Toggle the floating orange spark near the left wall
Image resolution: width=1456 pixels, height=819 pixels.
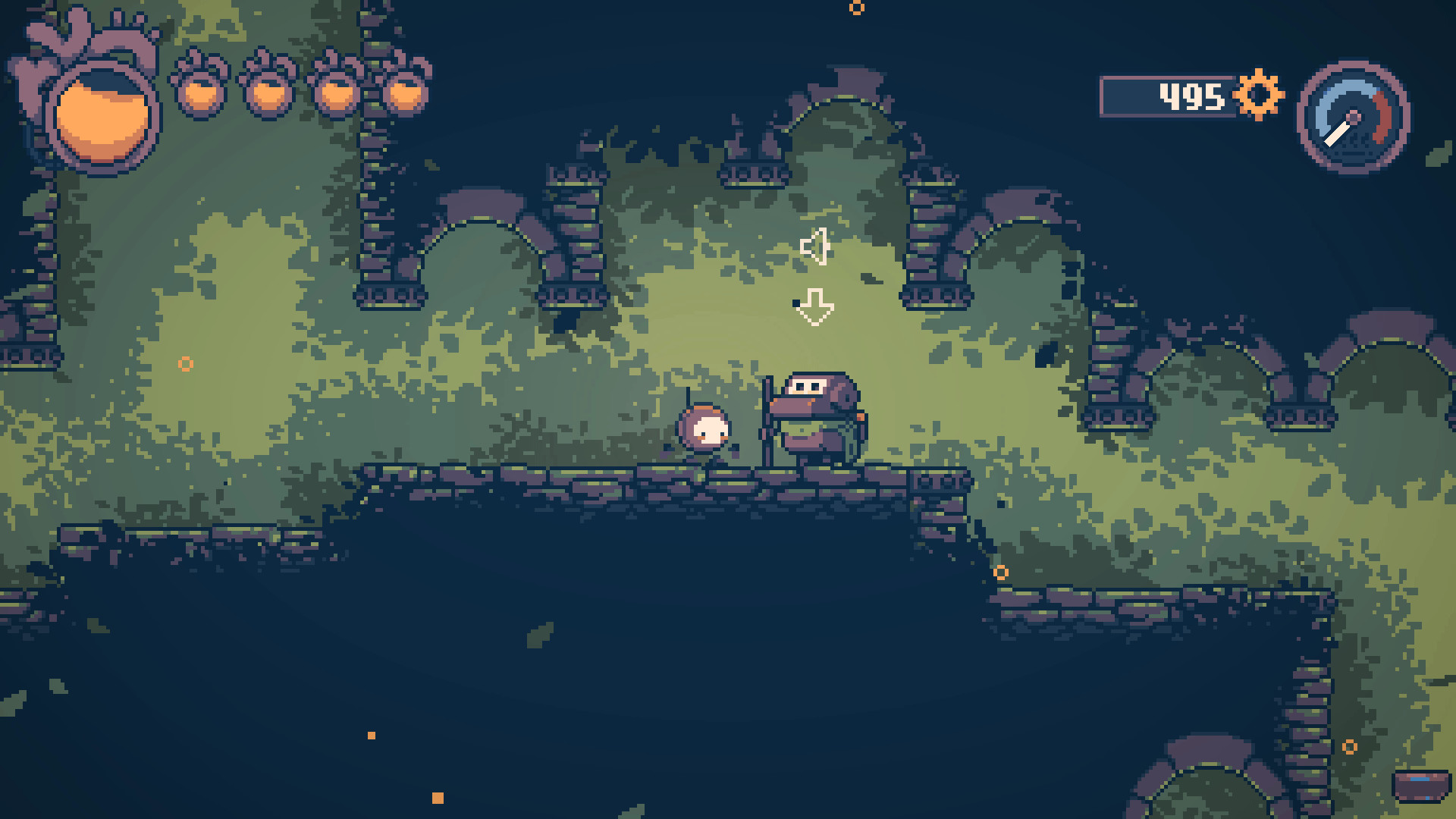tap(184, 364)
